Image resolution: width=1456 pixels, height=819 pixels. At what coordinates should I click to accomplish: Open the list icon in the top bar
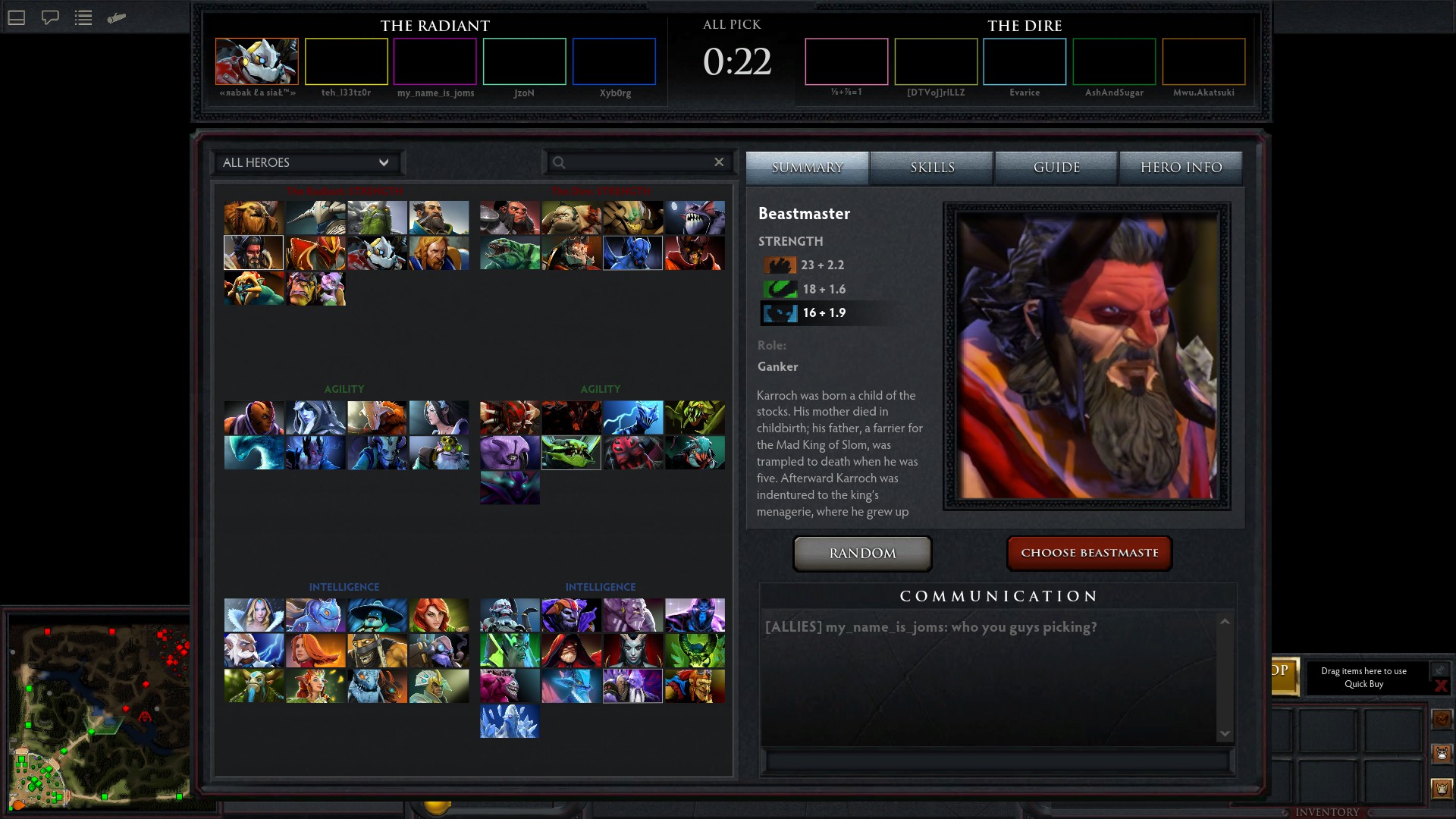click(x=83, y=17)
